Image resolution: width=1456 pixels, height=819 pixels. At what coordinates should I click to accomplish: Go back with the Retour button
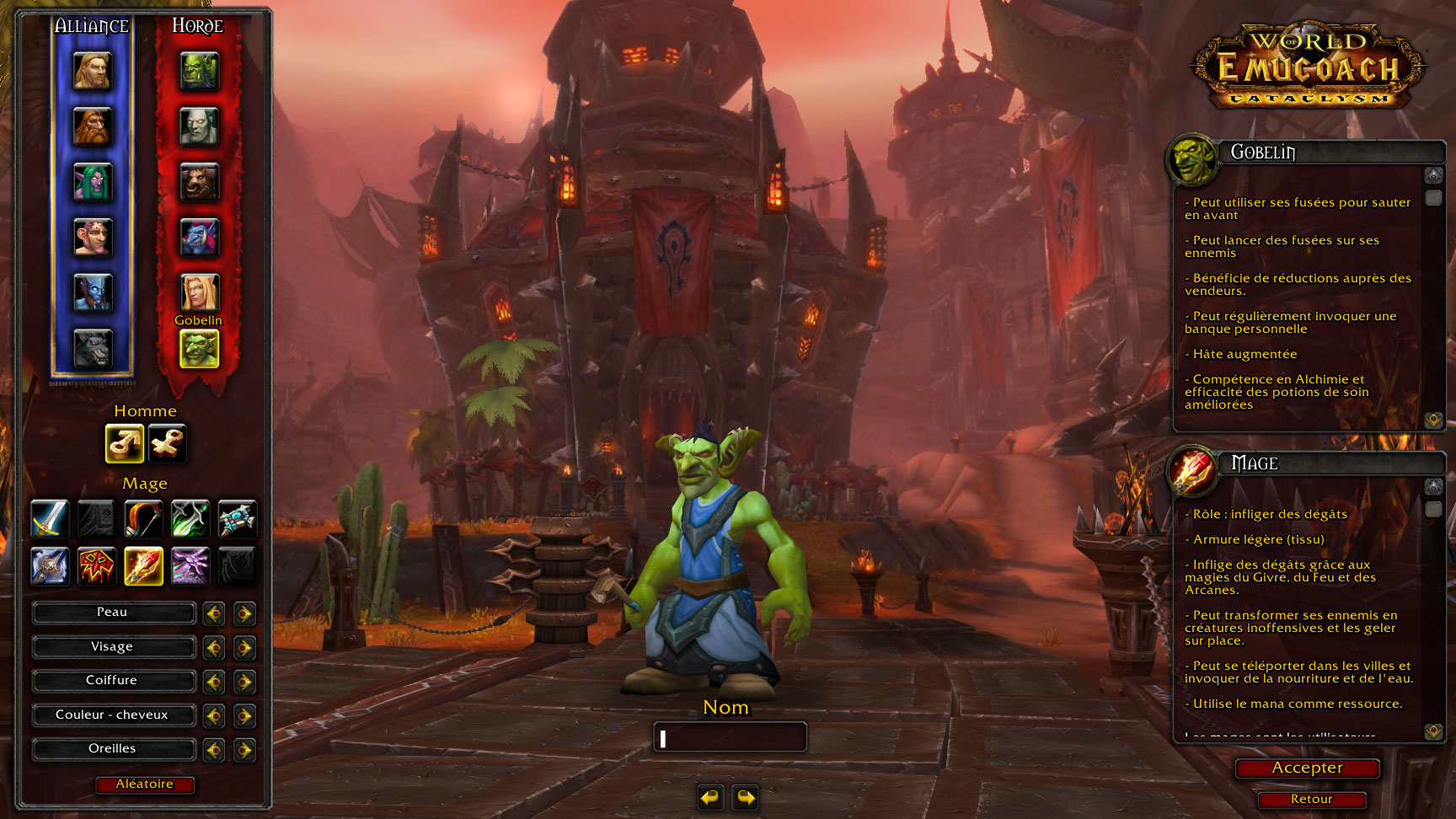click(x=1311, y=800)
